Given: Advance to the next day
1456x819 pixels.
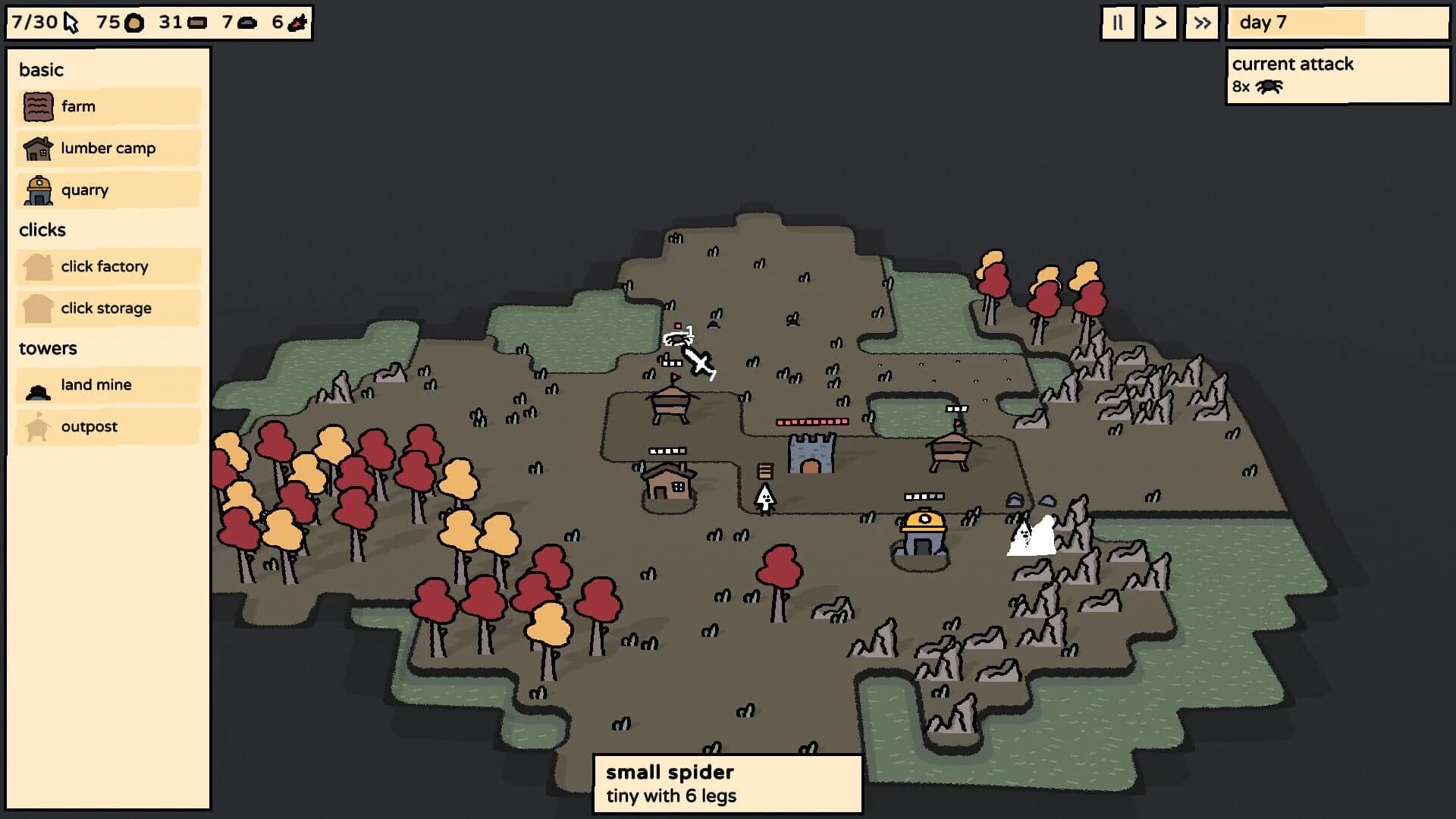Looking at the screenshot, I should [x=1159, y=23].
